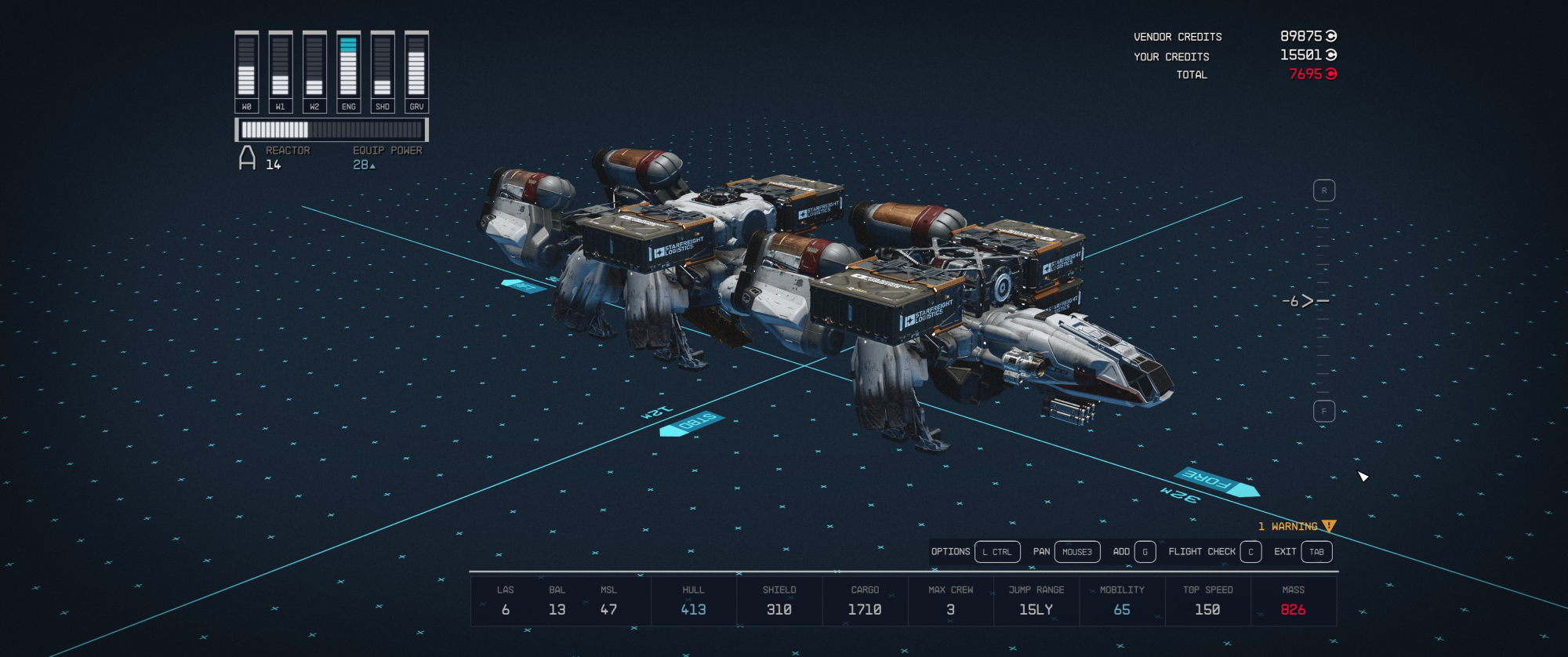Open the Options button in the builder bar
The image size is (1568, 657).
click(x=975, y=552)
